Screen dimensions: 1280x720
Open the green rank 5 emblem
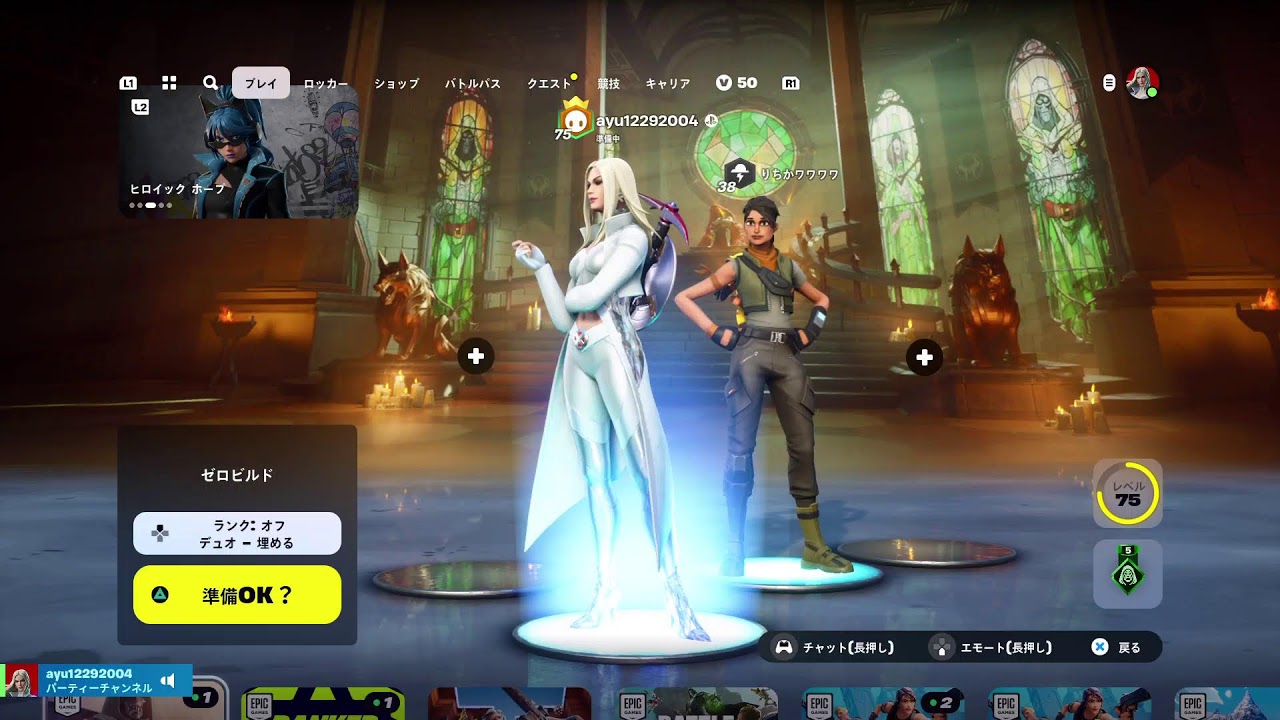click(1127, 574)
